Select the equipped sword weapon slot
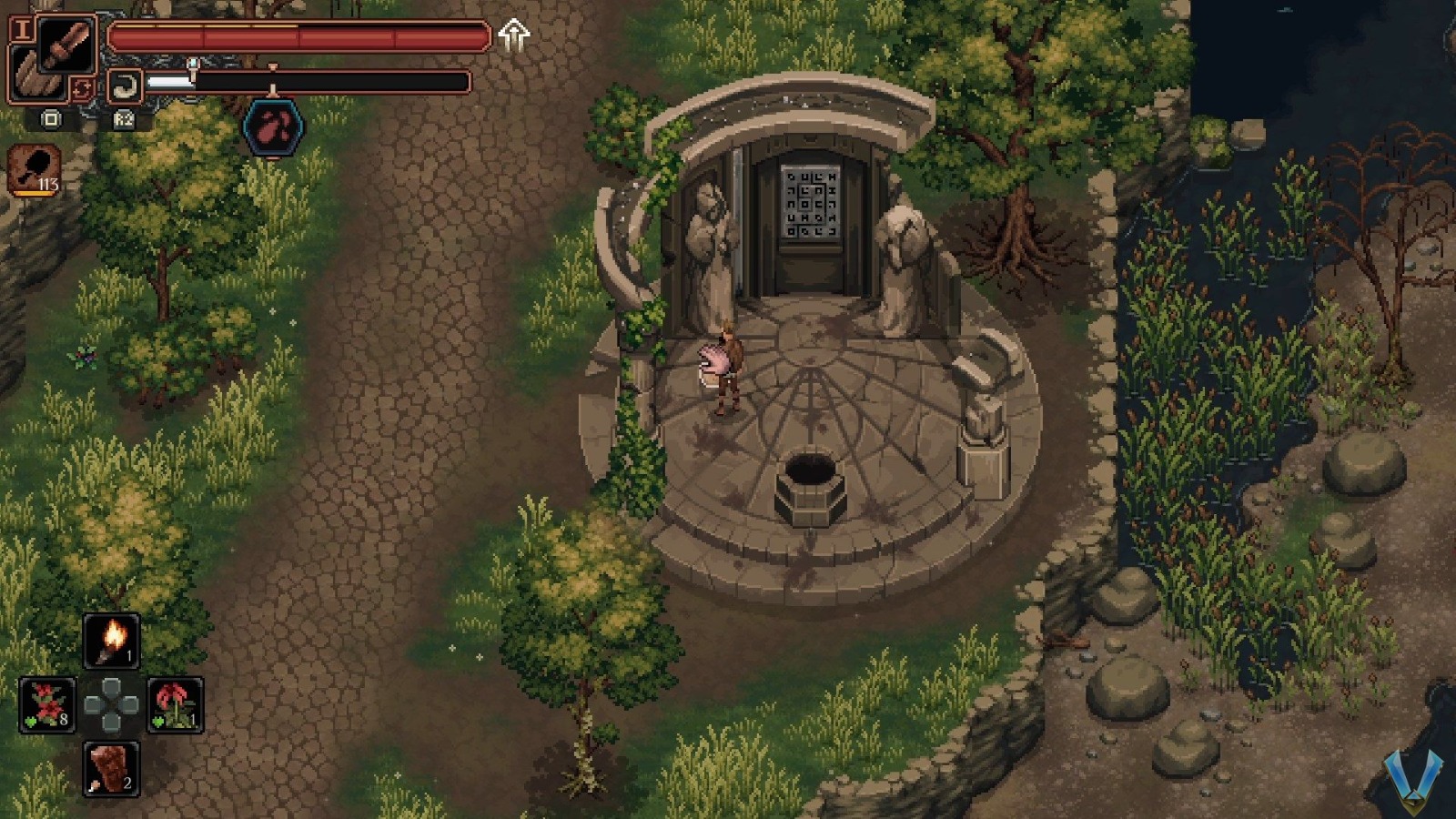 click(64, 43)
